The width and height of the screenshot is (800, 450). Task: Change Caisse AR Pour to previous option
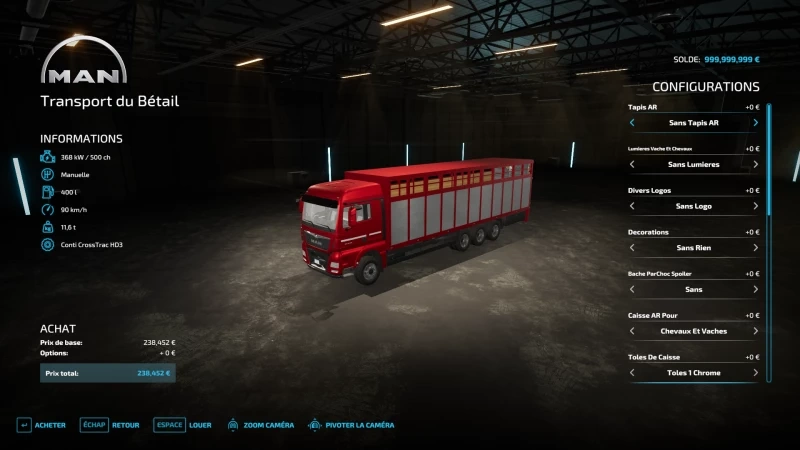click(632, 331)
